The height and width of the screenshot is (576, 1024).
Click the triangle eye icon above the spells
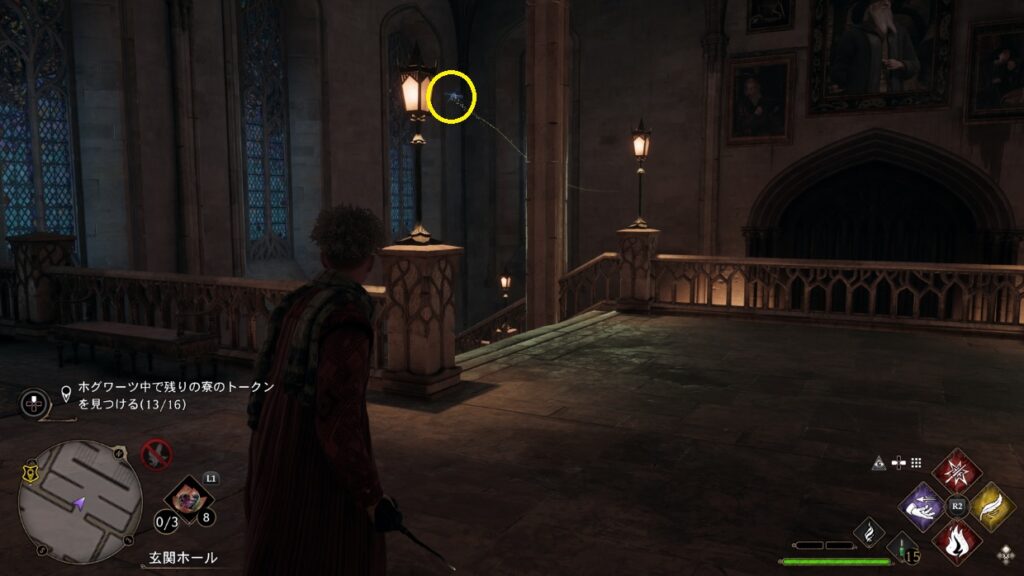click(x=879, y=463)
